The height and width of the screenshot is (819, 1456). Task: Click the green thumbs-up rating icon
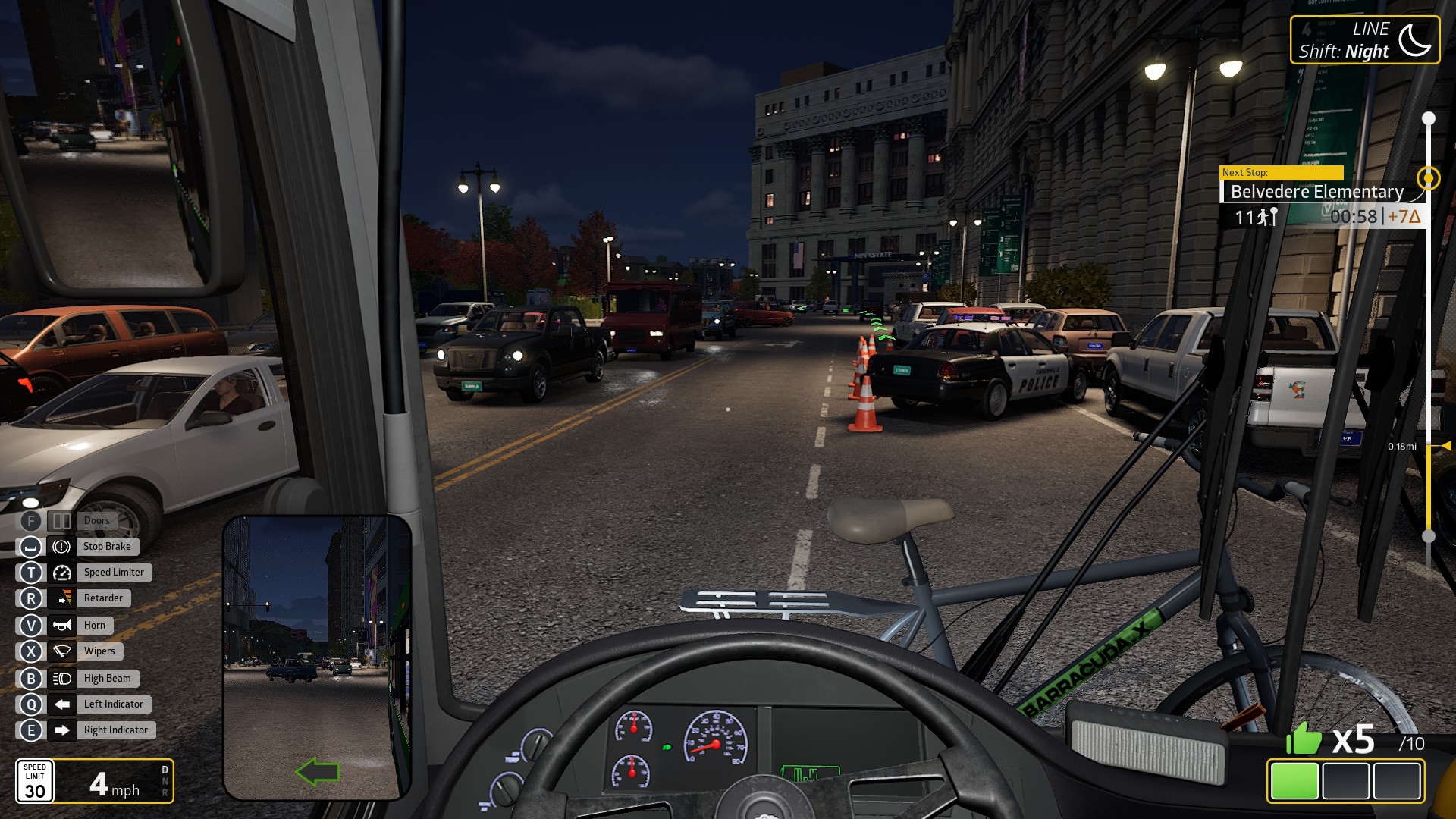[x=1304, y=739]
